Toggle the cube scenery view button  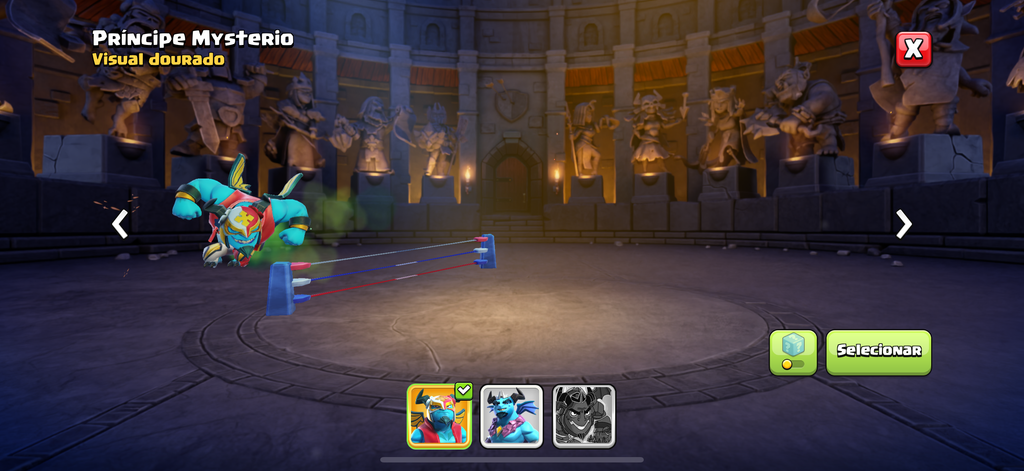coord(793,352)
